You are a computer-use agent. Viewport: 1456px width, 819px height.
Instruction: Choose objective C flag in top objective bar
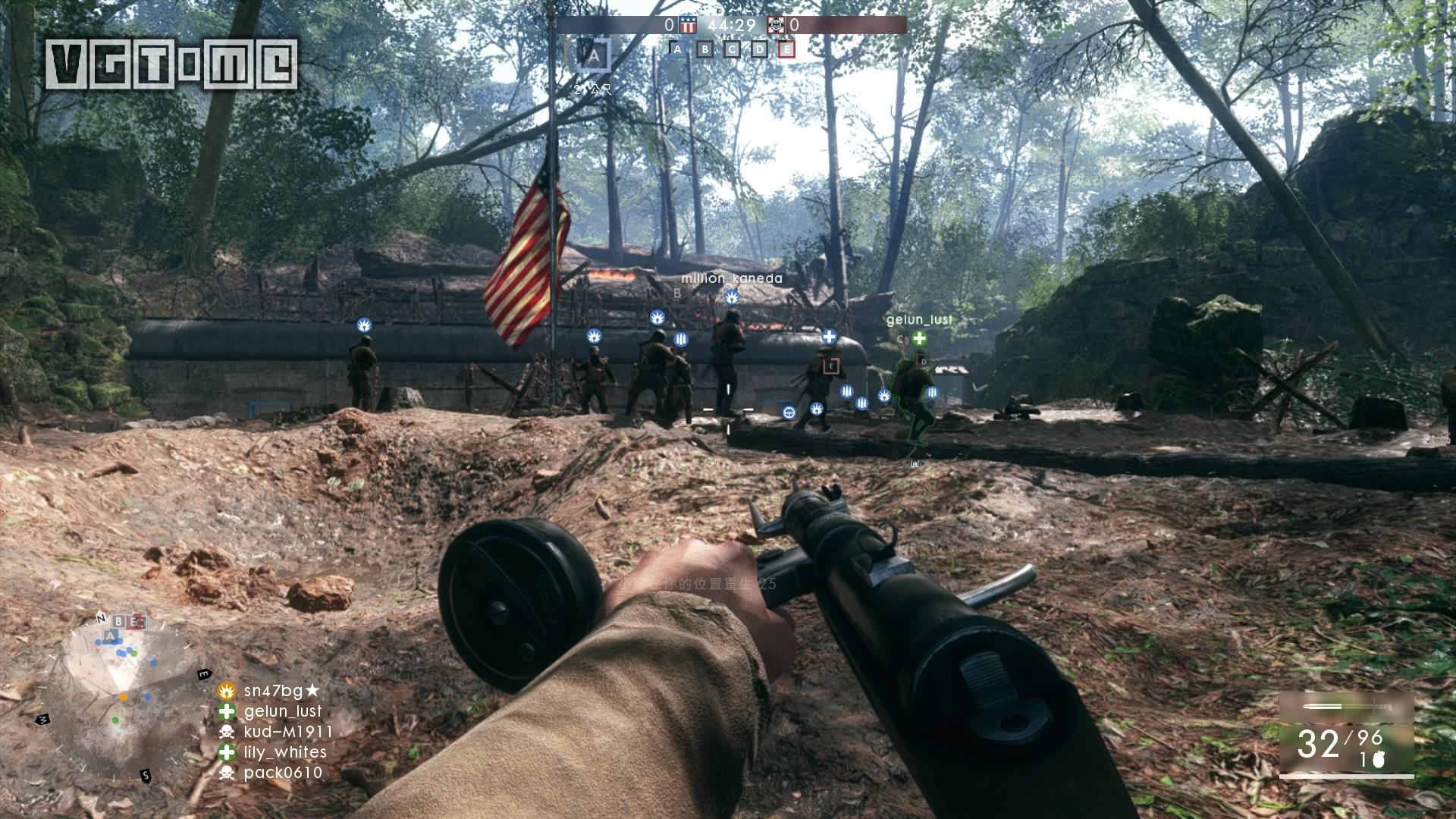pyautogui.click(x=733, y=49)
